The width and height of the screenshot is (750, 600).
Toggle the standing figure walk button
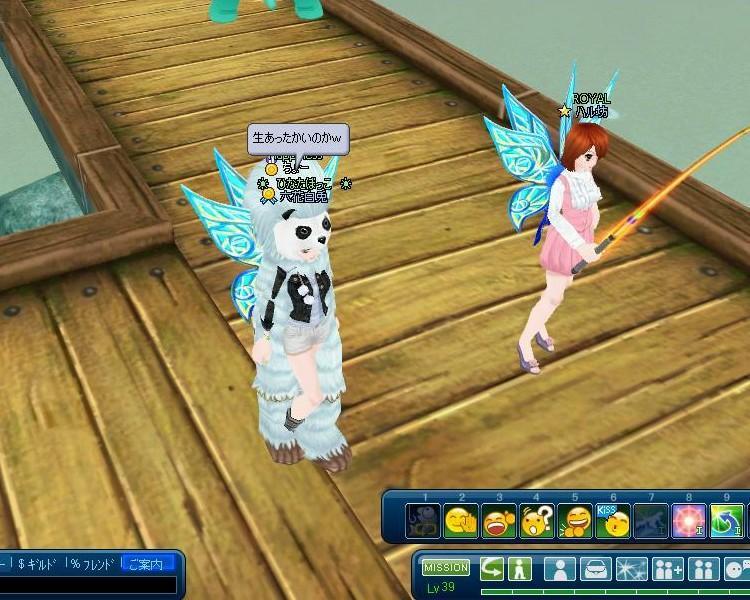(x=518, y=569)
